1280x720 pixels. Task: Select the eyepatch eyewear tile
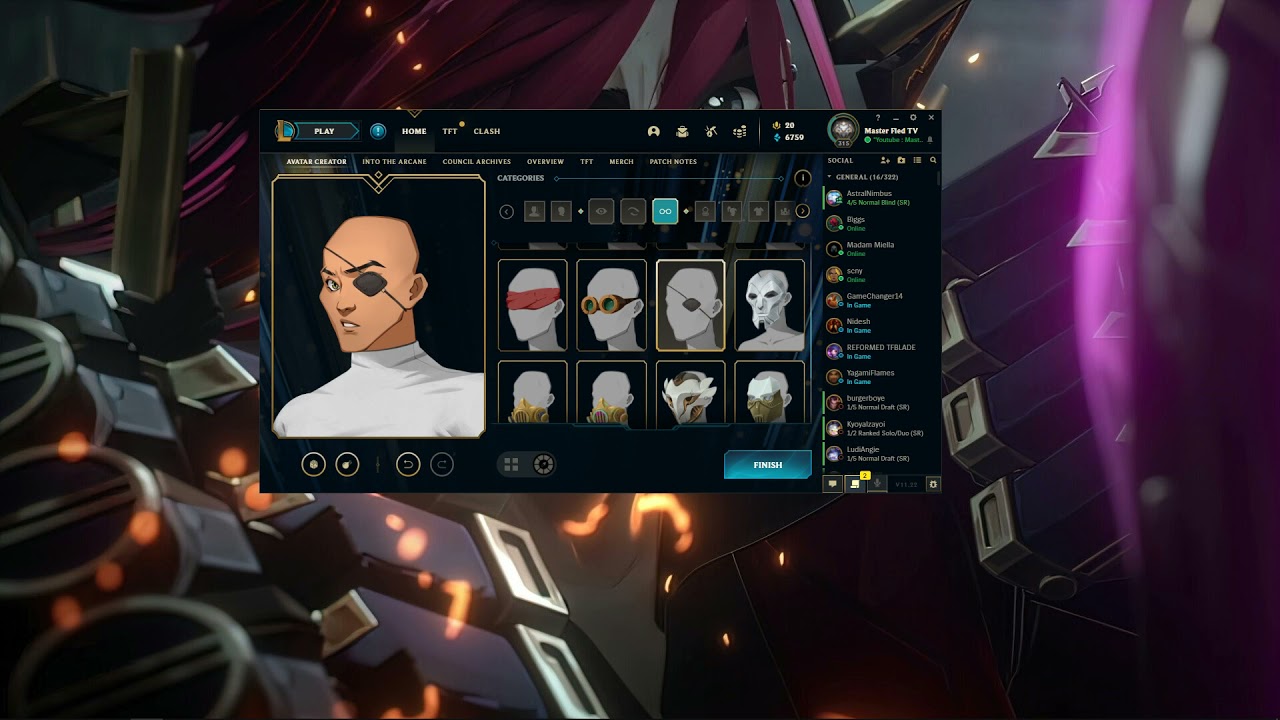(691, 305)
